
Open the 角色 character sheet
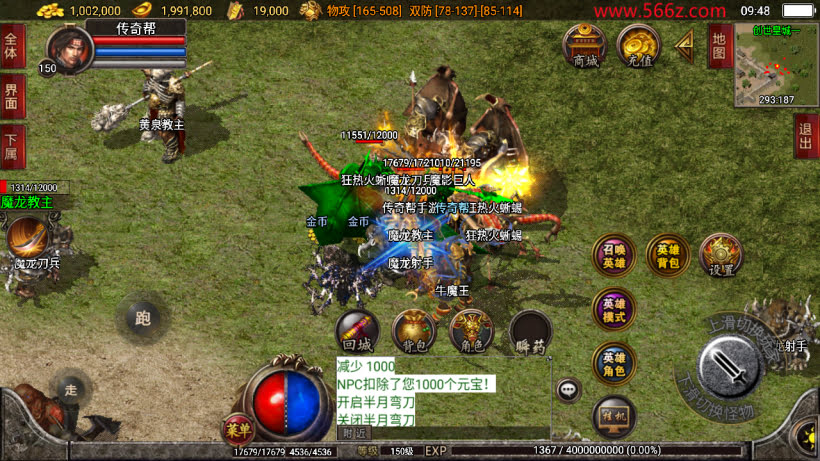(x=471, y=330)
